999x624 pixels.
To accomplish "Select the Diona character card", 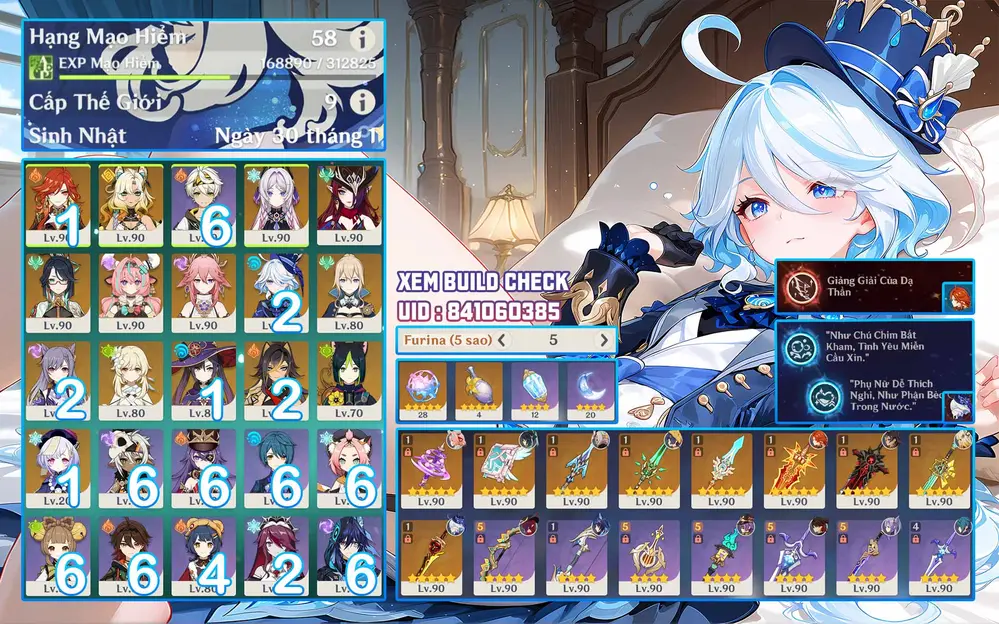I will point(349,466).
